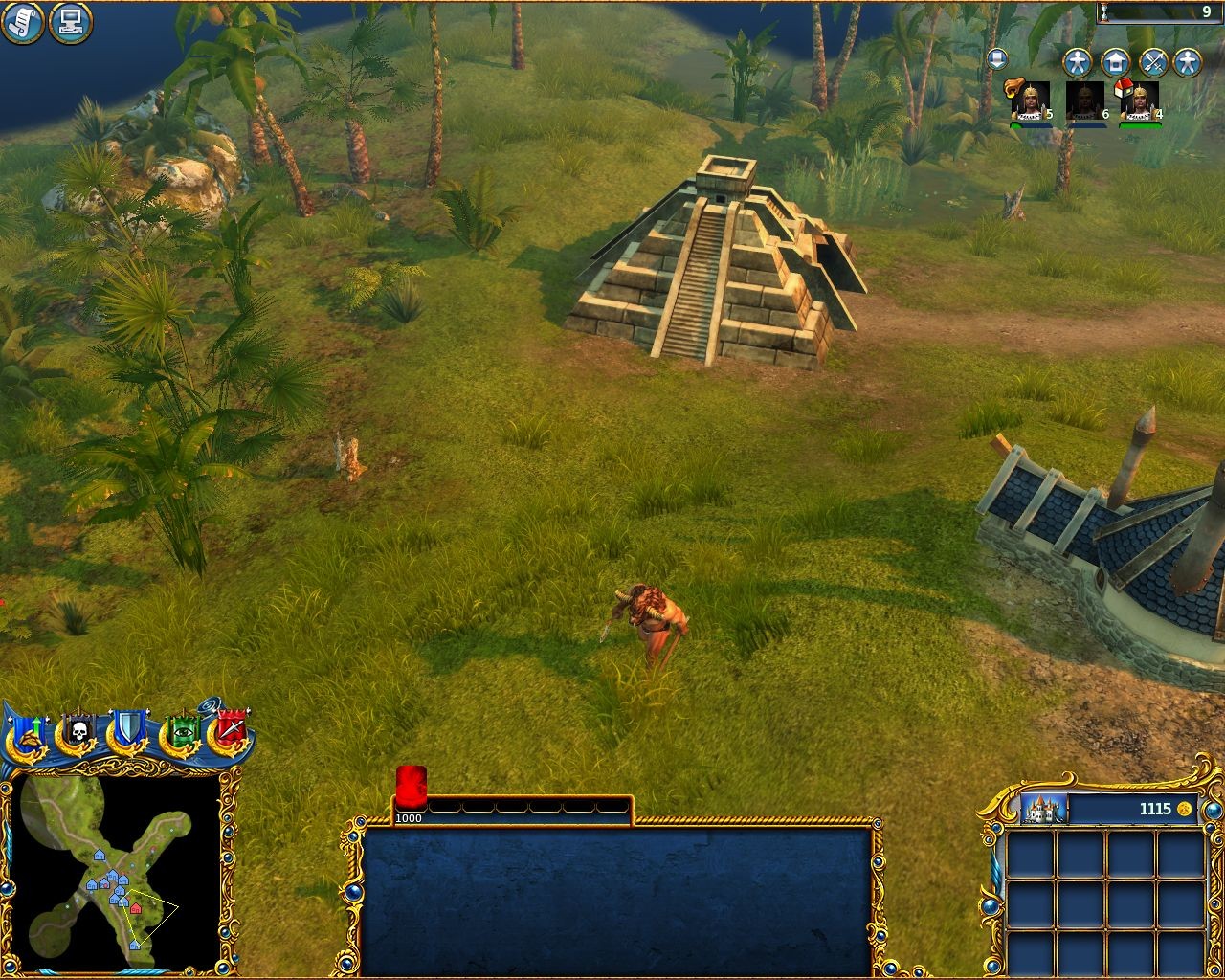The height and width of the screenshot is (980, 1225).
Task: Click the red building marker on minimap
Action: tap(136, 907)
